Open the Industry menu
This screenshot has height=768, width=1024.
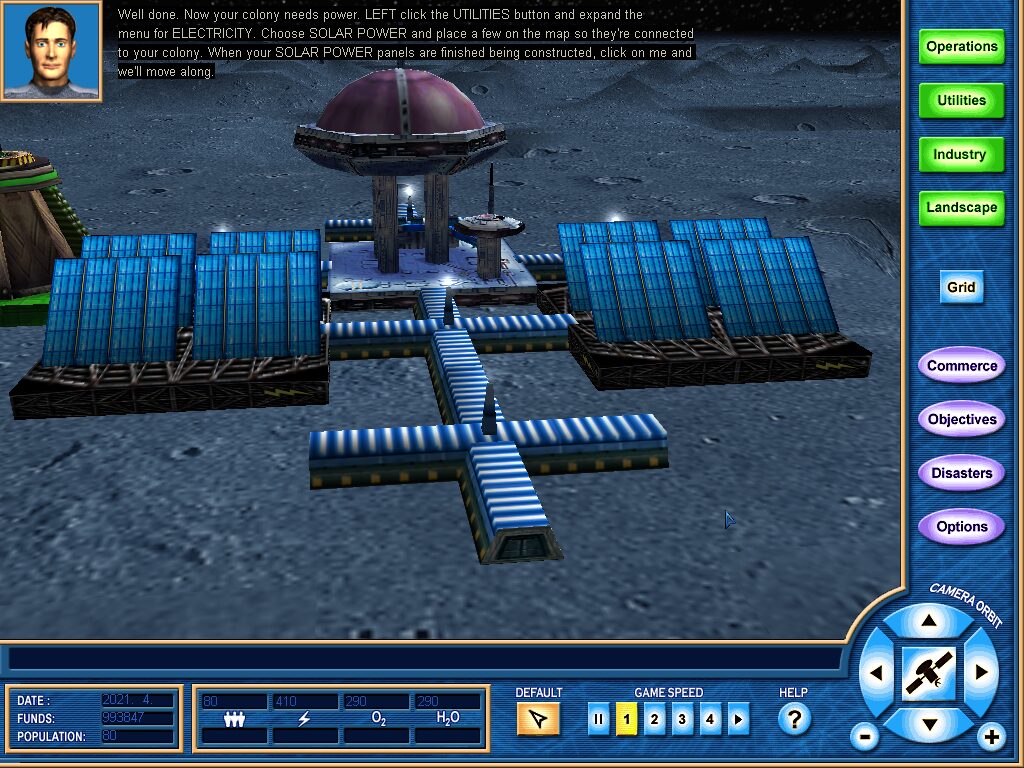pos(961,155)
